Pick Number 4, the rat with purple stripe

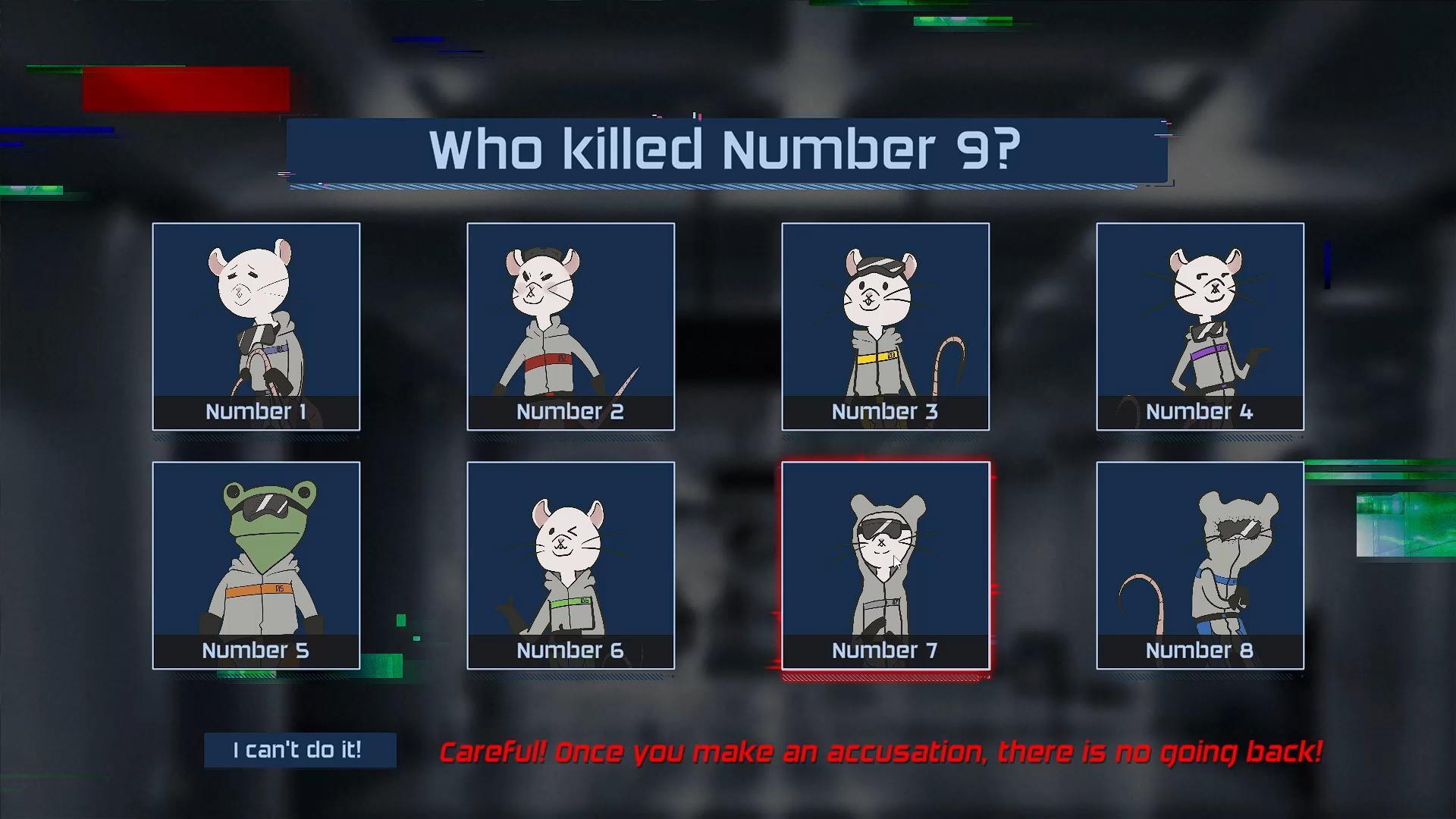[1200, 318]
